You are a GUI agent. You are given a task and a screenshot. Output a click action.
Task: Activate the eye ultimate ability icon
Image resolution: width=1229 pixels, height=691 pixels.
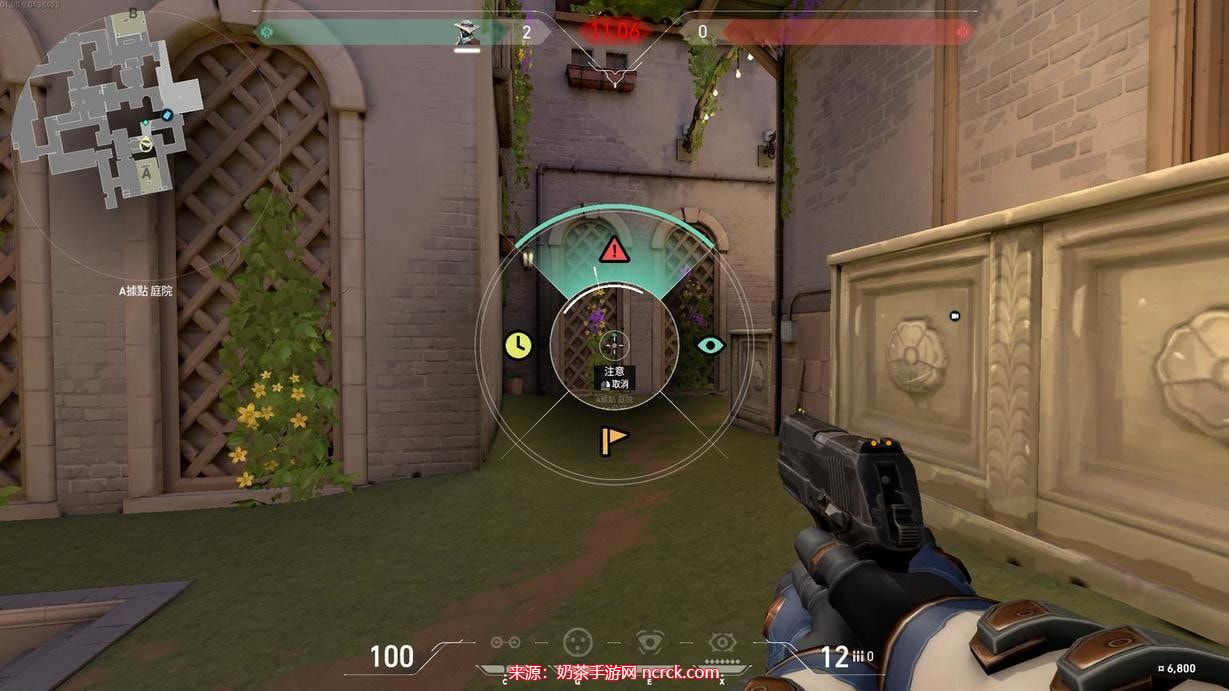click(722, 642)
